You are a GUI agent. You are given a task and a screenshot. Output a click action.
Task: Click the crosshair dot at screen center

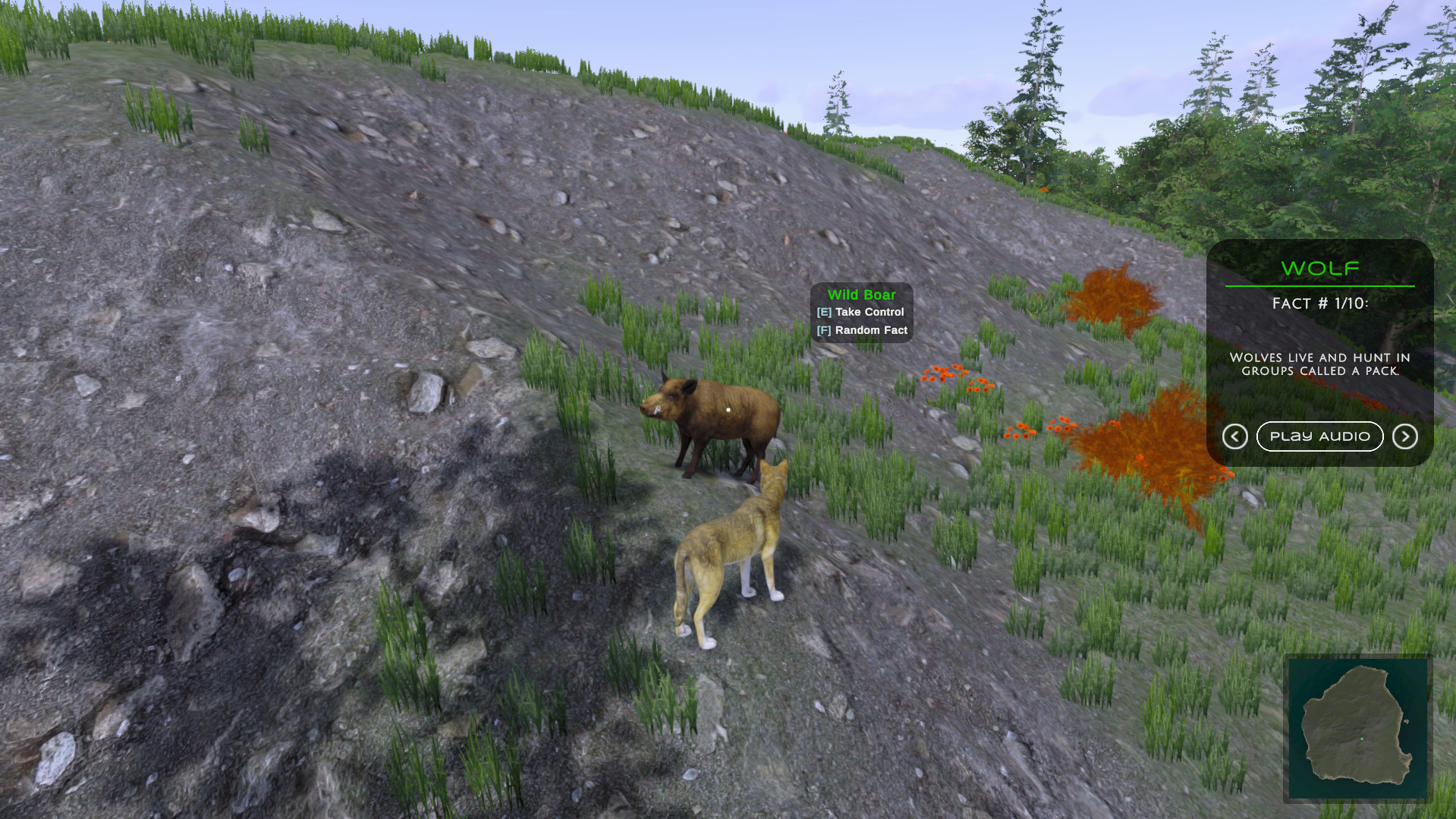(728, 409)
